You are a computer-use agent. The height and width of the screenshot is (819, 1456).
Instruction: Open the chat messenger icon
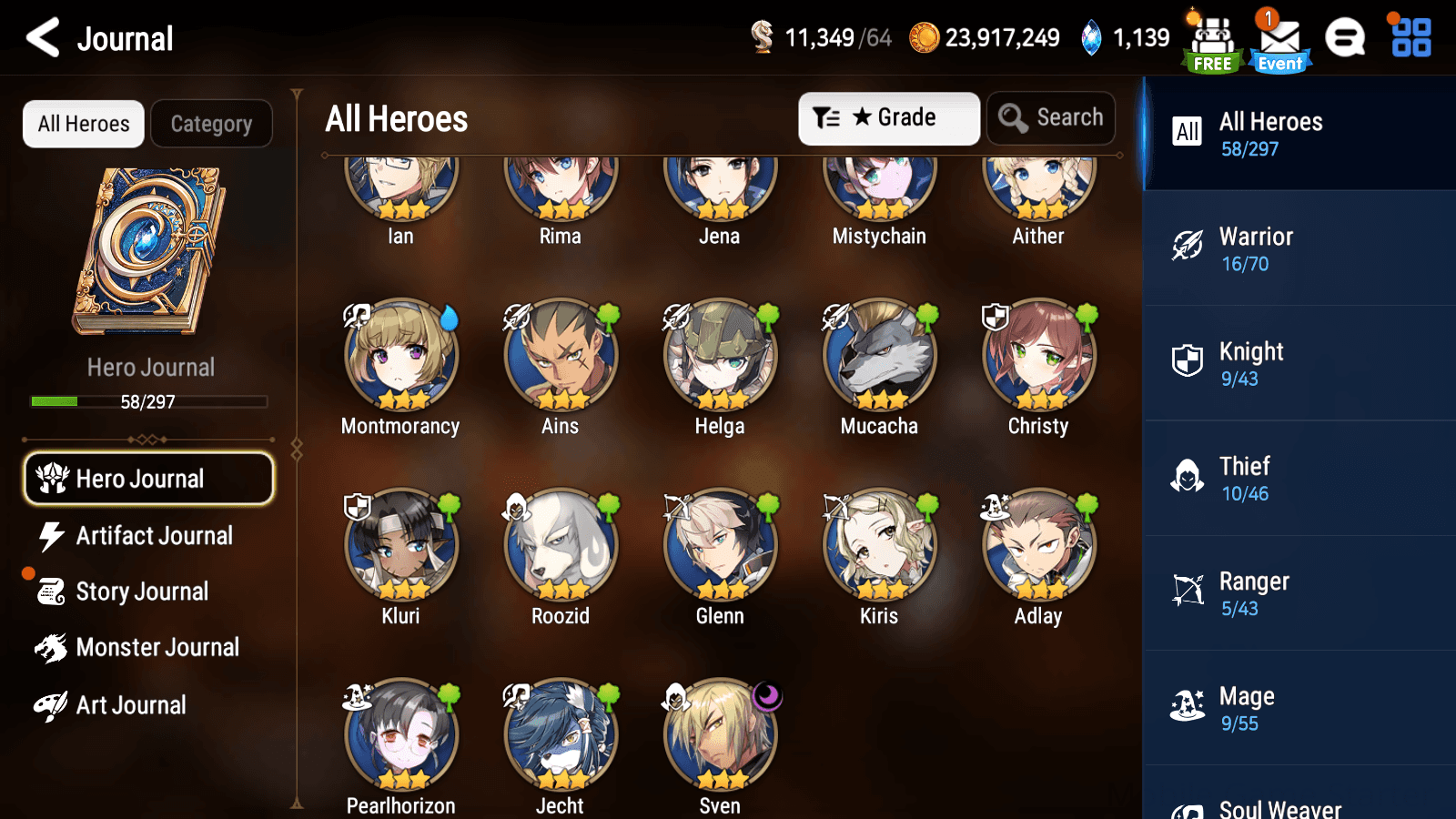[1345, 38]
